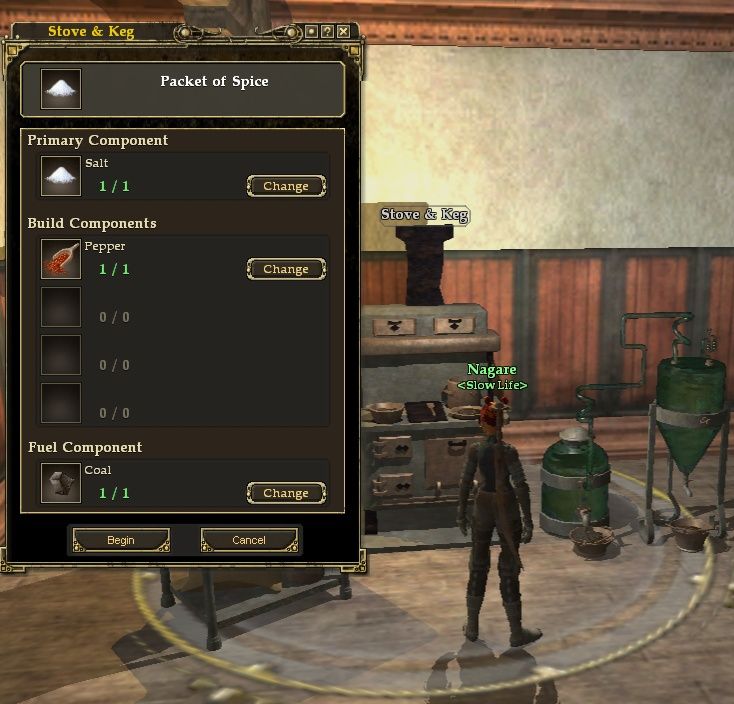Select the Pepper component icon
734x704 pixels.
coord(61,259)
